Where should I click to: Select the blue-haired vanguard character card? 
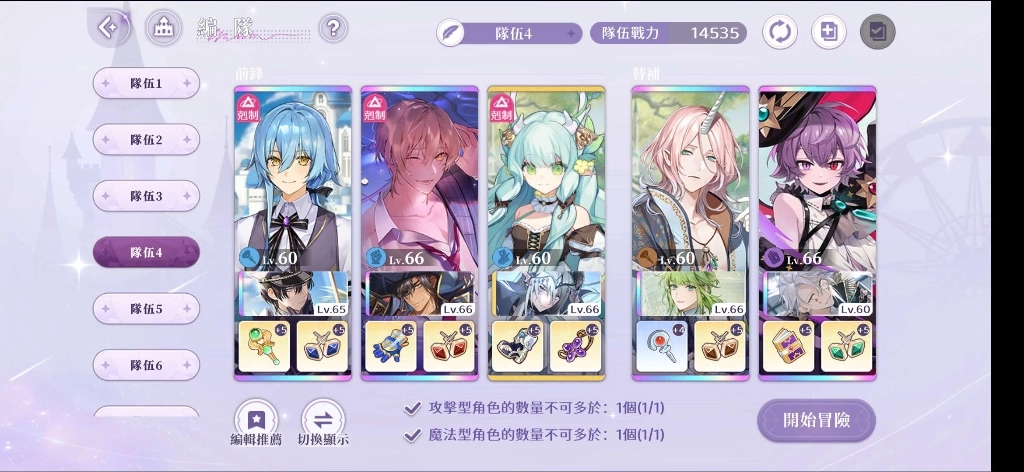(x=293, y=180)
